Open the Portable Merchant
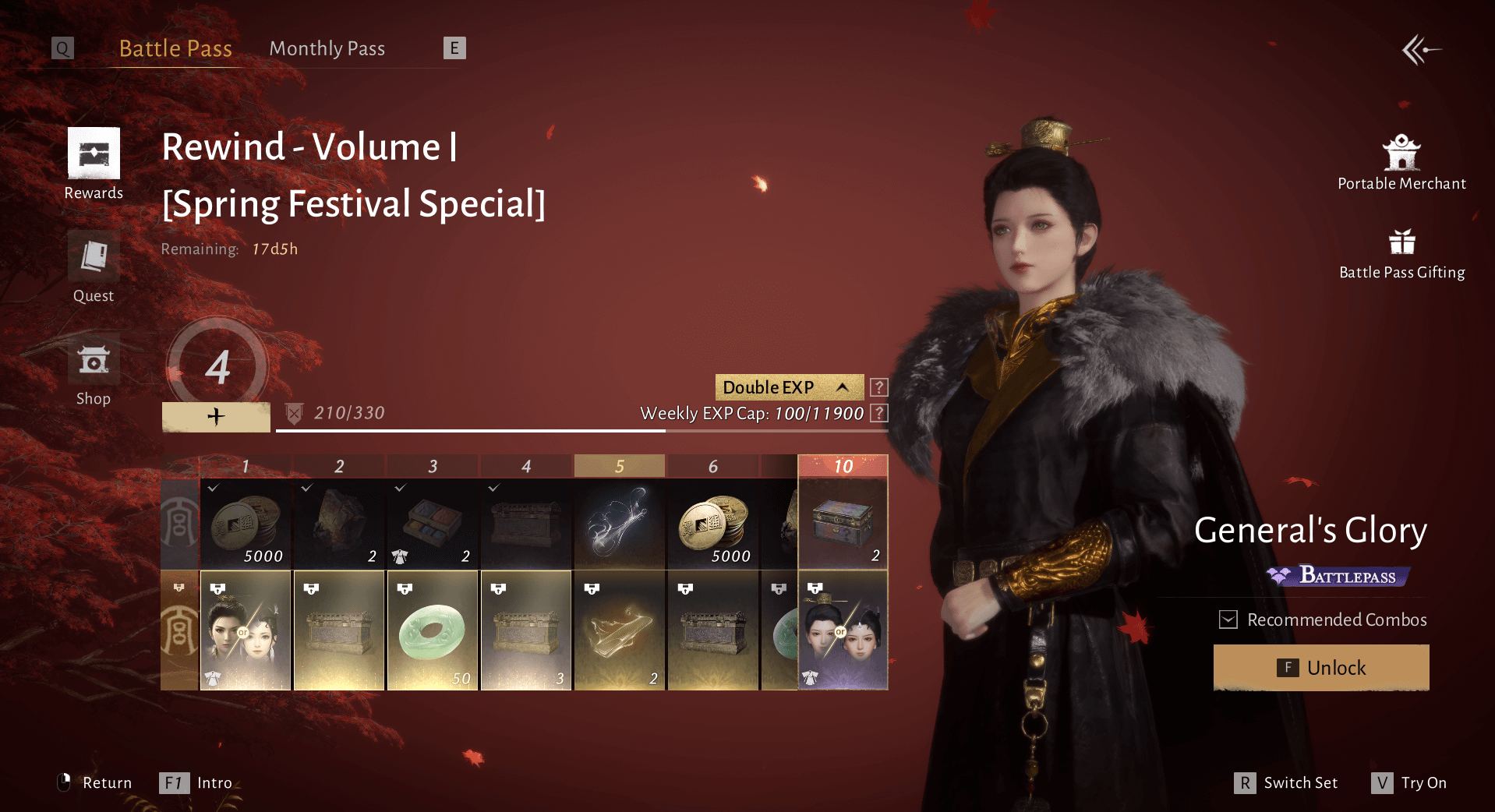Image resolution: width=1495 pixels, height=812 pixels. point(1401,162)
